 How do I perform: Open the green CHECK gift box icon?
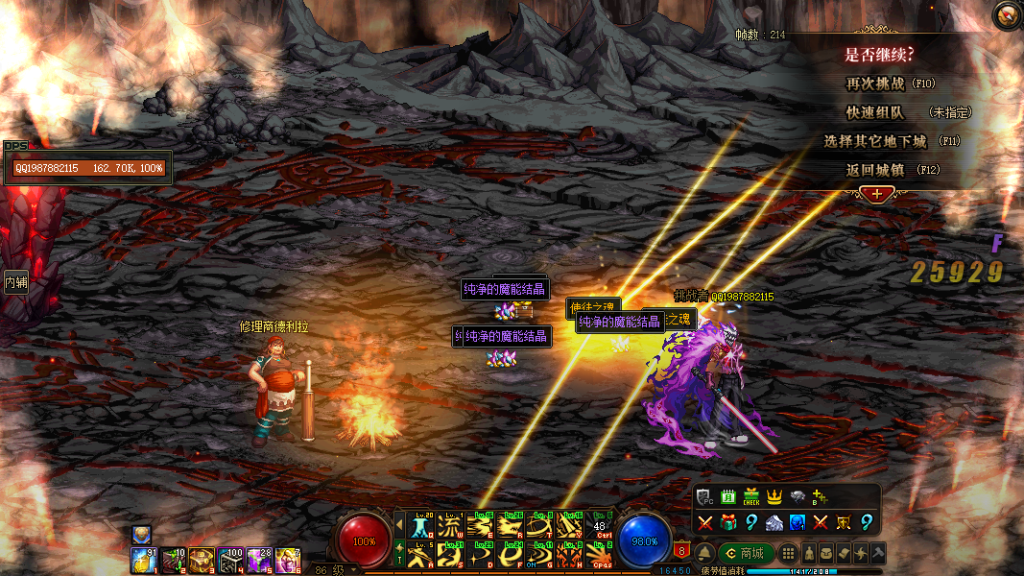pyautogui.click(x=751, y=496)
